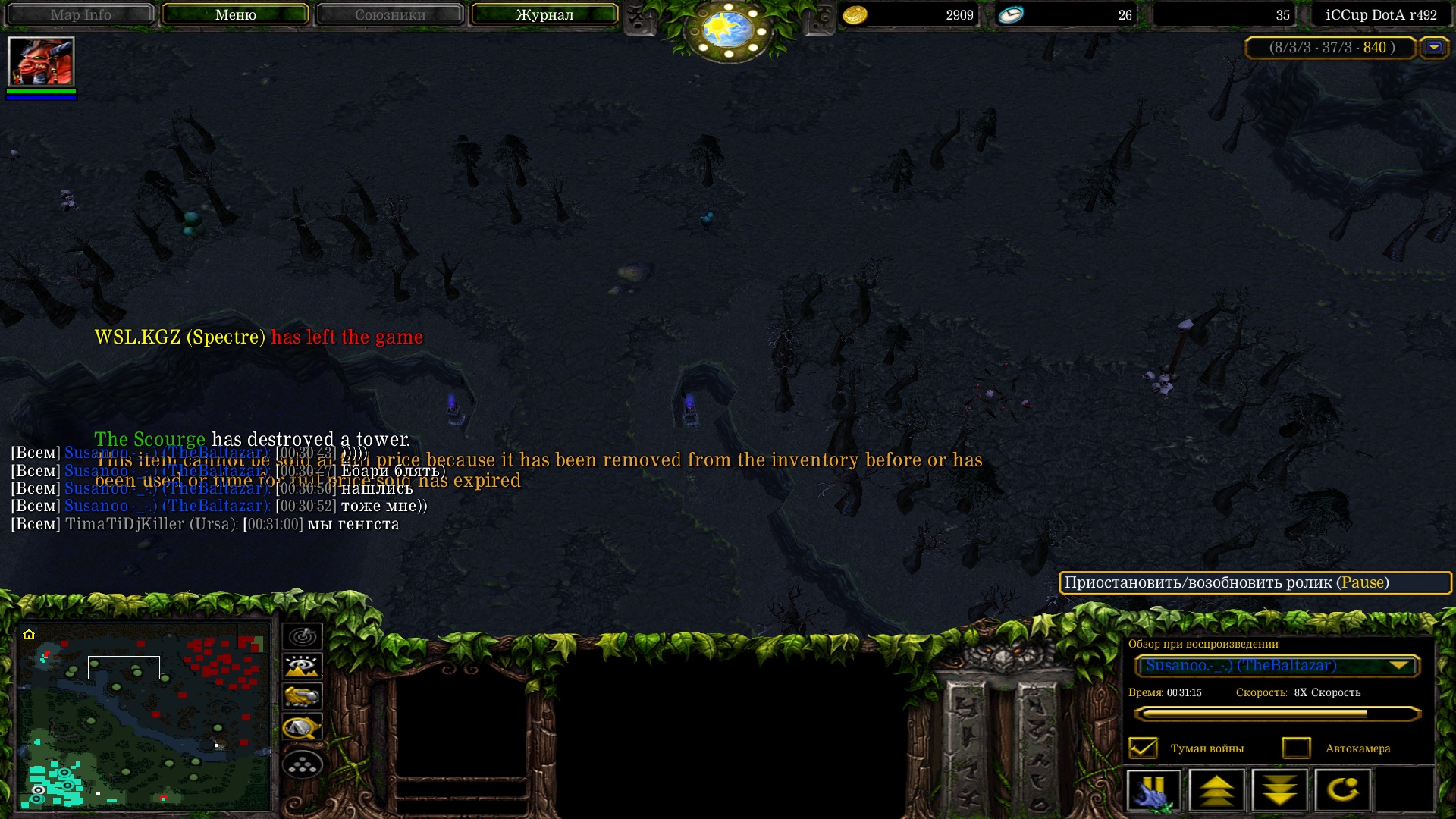Increase replay speed with up arrows
1456x819 pixels.
click(x=1216, y=790)
